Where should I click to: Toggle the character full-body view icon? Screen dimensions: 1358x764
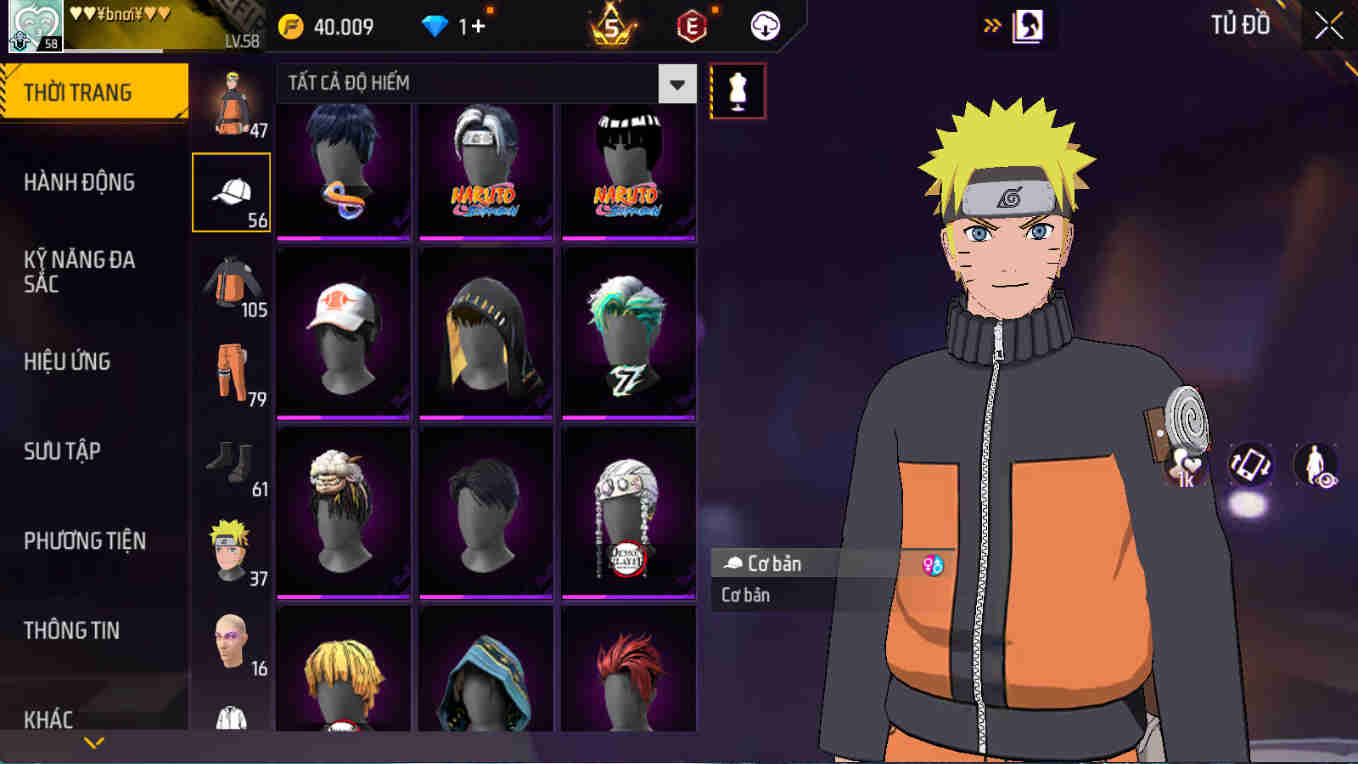pos(1319,463)
